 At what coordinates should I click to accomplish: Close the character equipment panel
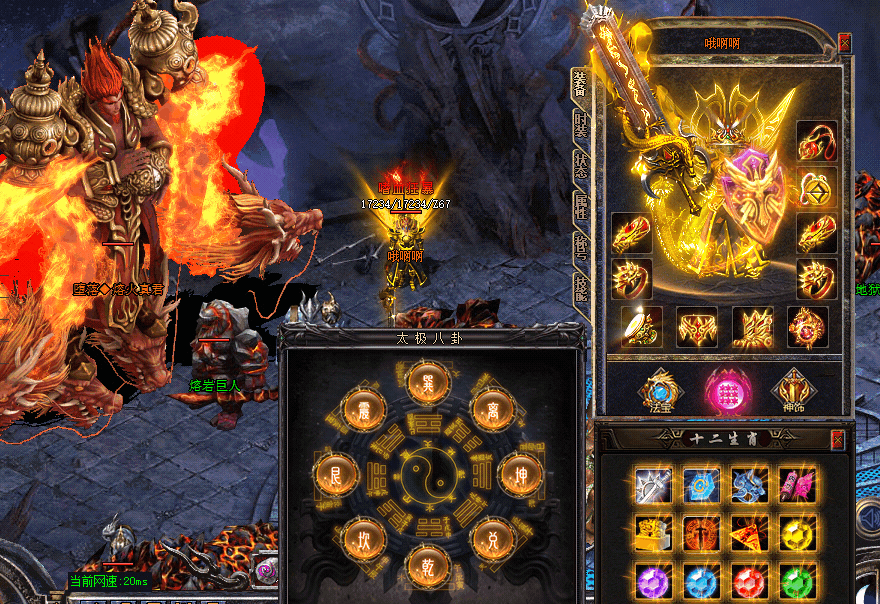click(845, 42)
